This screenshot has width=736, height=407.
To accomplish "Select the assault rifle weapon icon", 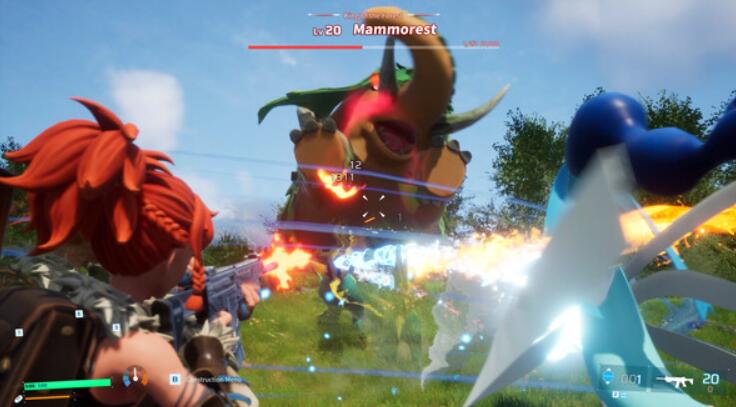I will 674,380.
